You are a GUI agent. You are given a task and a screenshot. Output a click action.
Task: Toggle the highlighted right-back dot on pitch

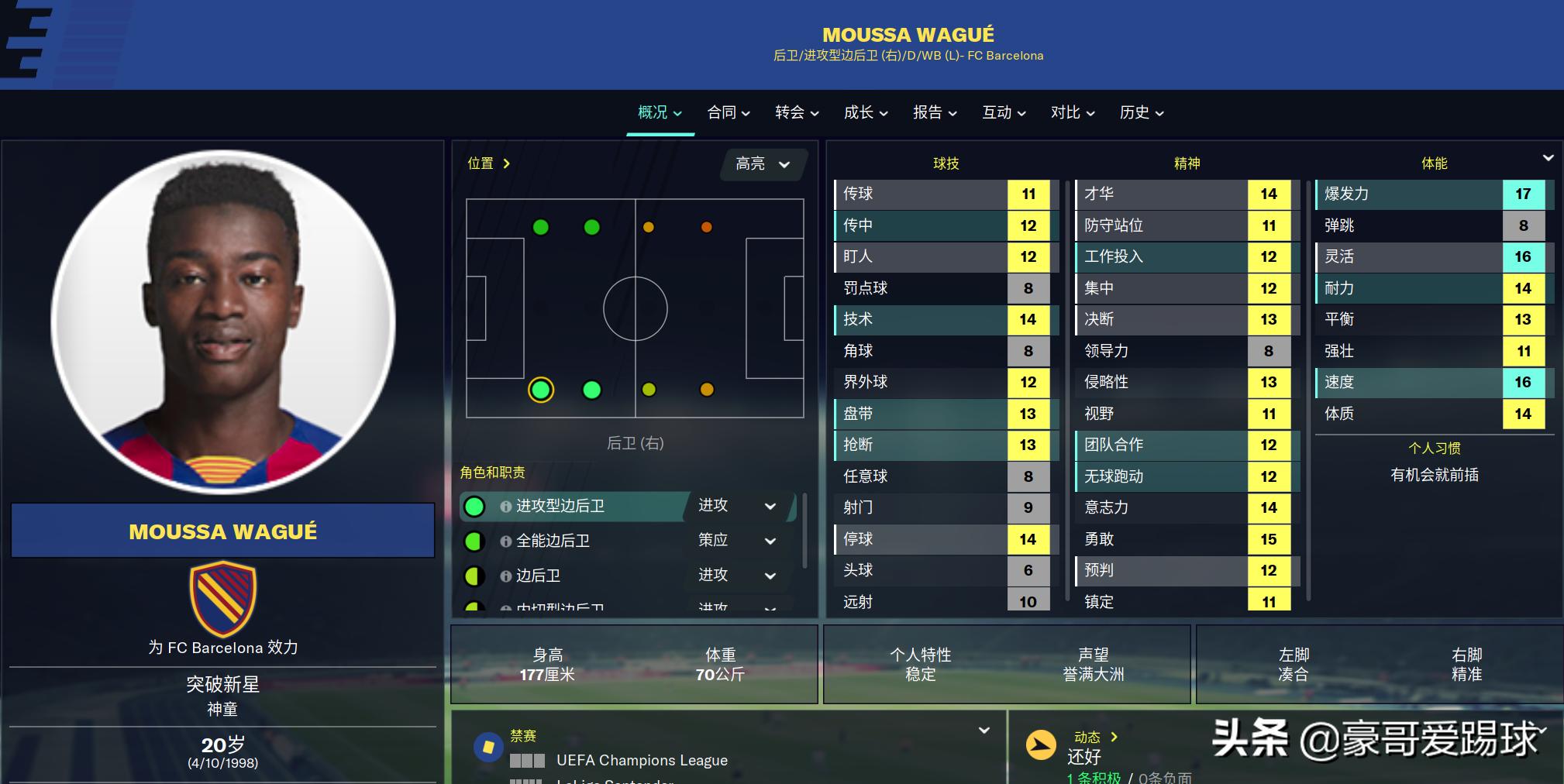point(541,391)
